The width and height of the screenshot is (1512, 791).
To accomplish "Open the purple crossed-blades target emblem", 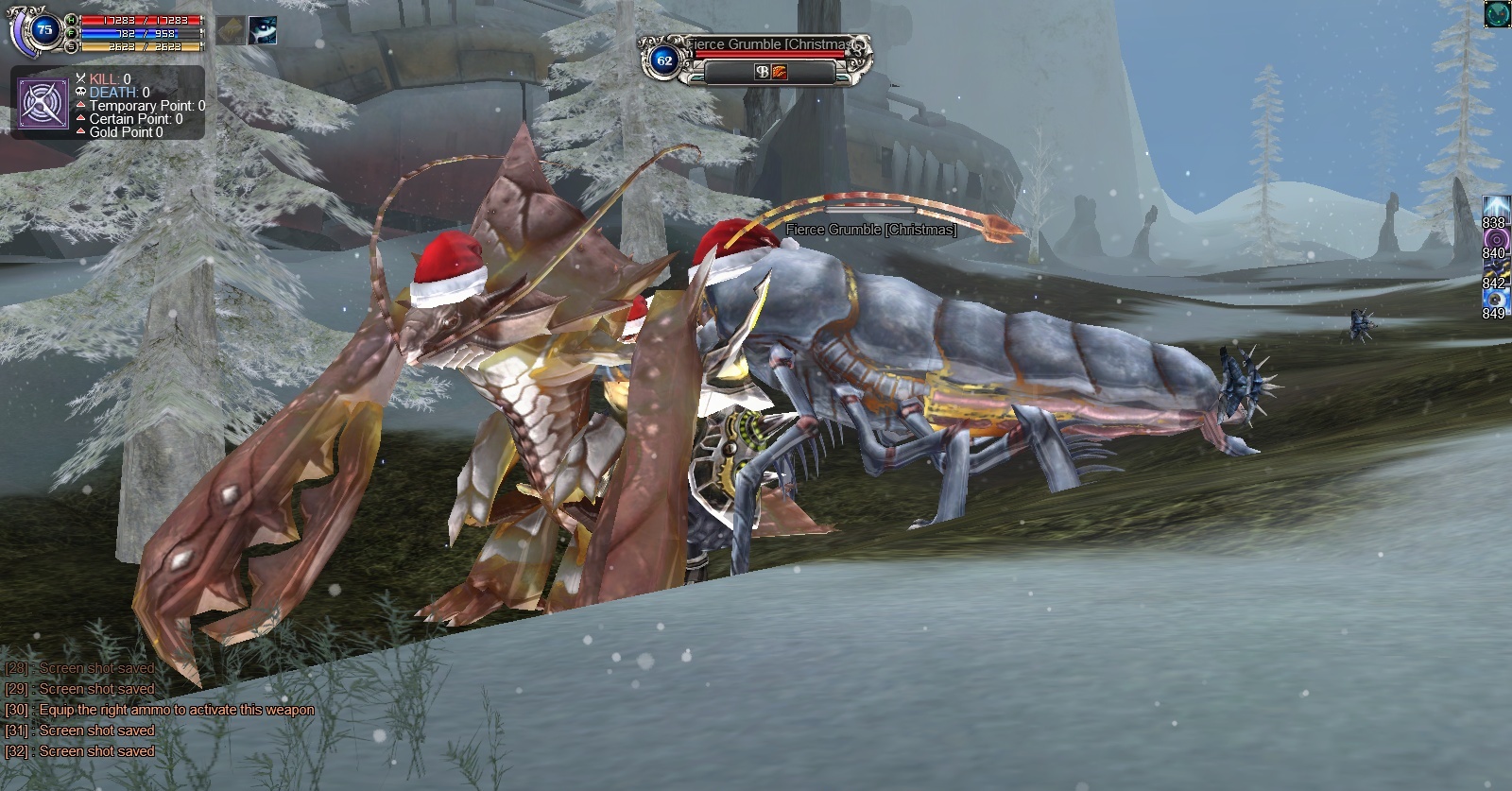I will 43,103.
